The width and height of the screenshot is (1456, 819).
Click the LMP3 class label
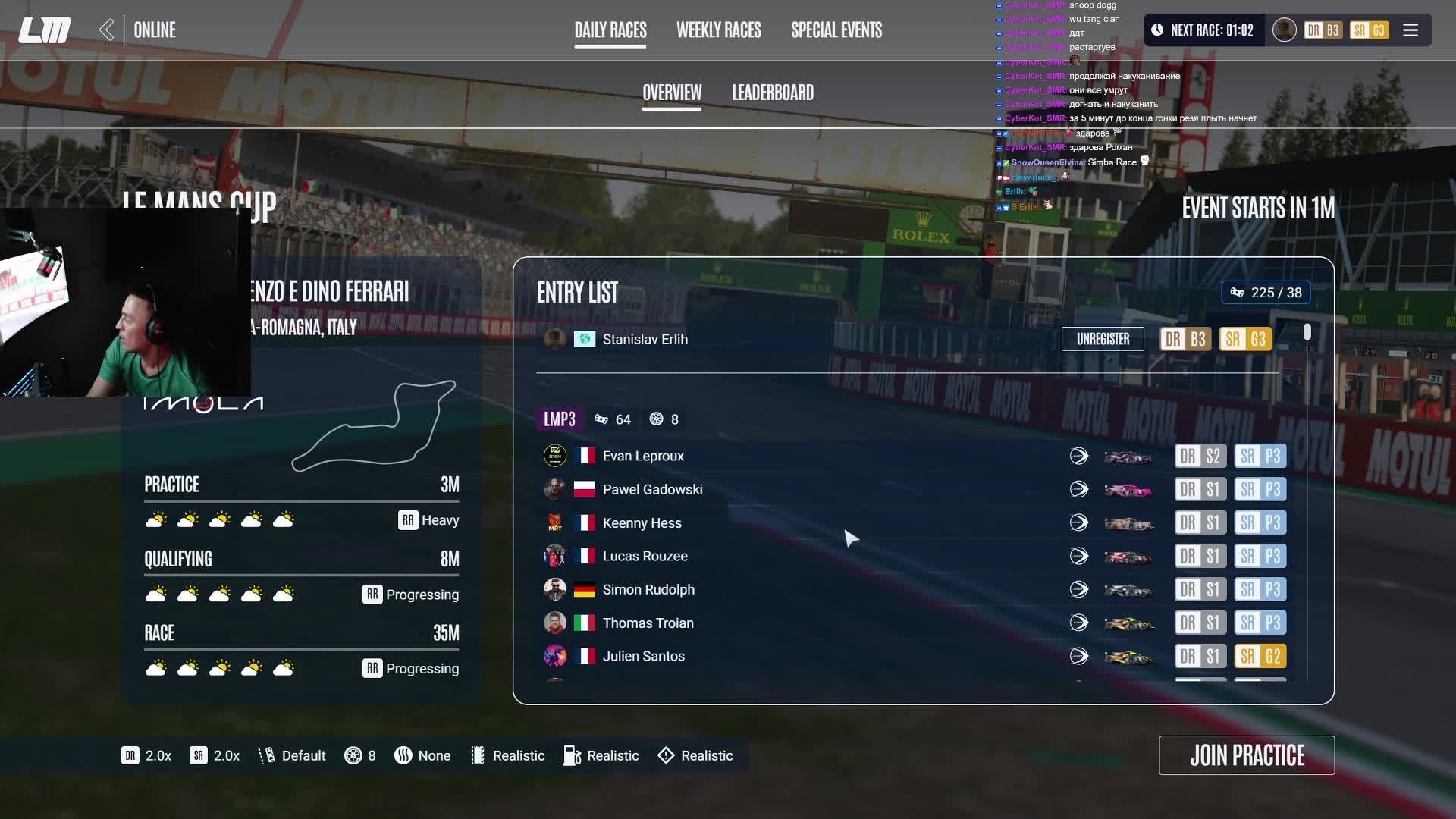point(560,419)
